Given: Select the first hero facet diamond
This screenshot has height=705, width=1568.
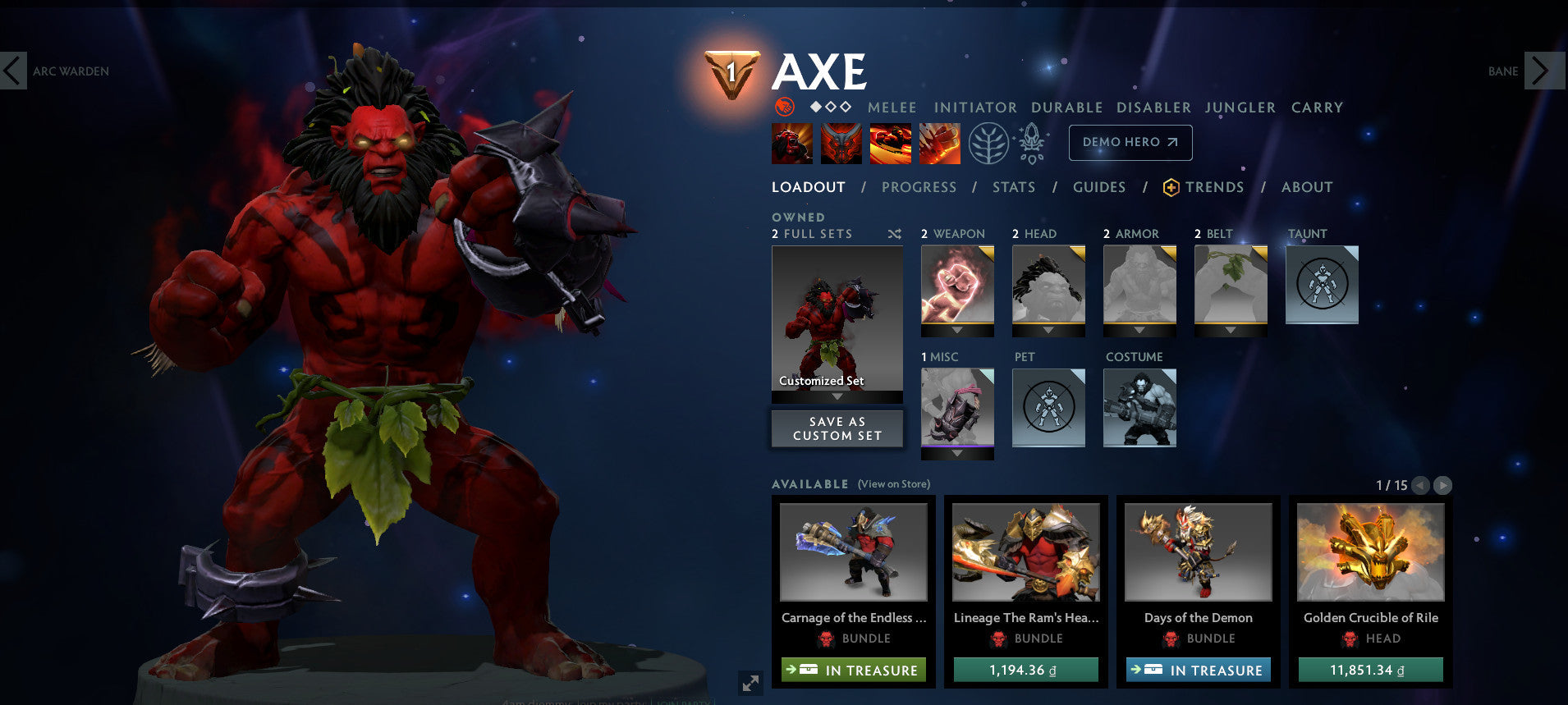Looking at the screenshot, I should coord(814,106).
